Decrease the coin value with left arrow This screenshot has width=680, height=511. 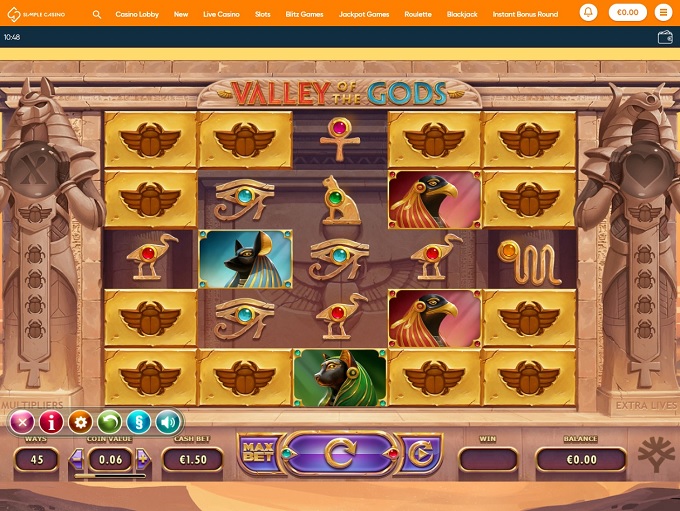(x=76, y=459)
